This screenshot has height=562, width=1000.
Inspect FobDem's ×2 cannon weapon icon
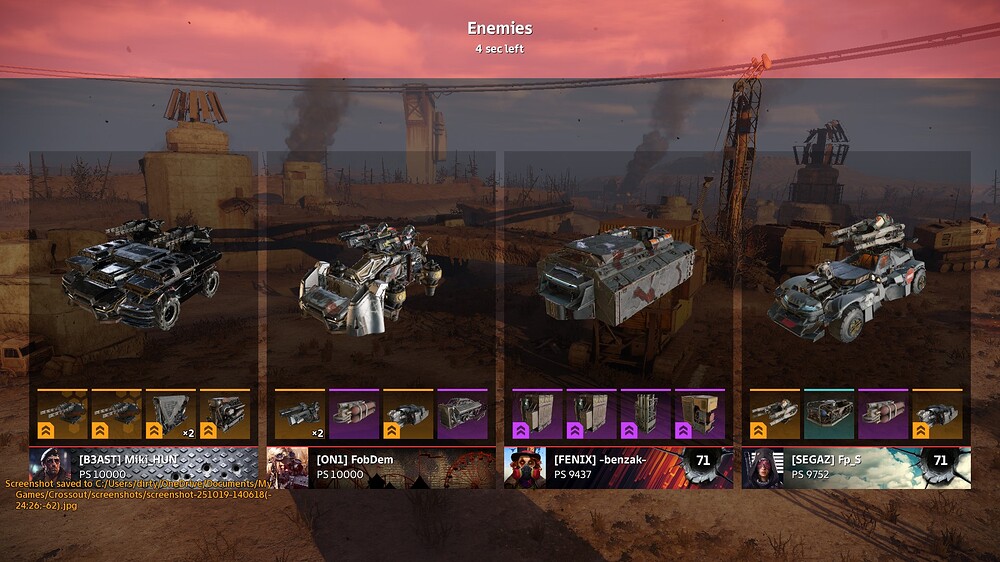pos(299,415)
